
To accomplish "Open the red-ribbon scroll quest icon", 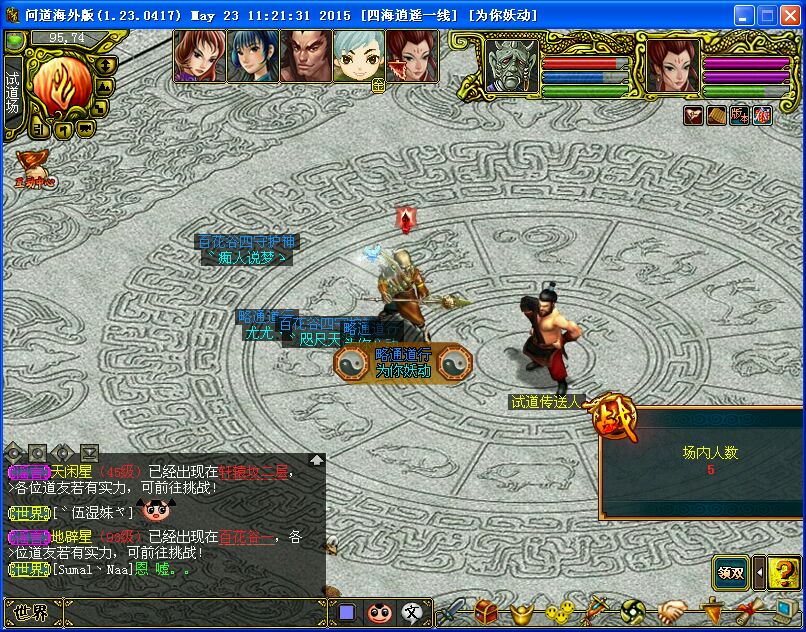I will click(747, 611).
